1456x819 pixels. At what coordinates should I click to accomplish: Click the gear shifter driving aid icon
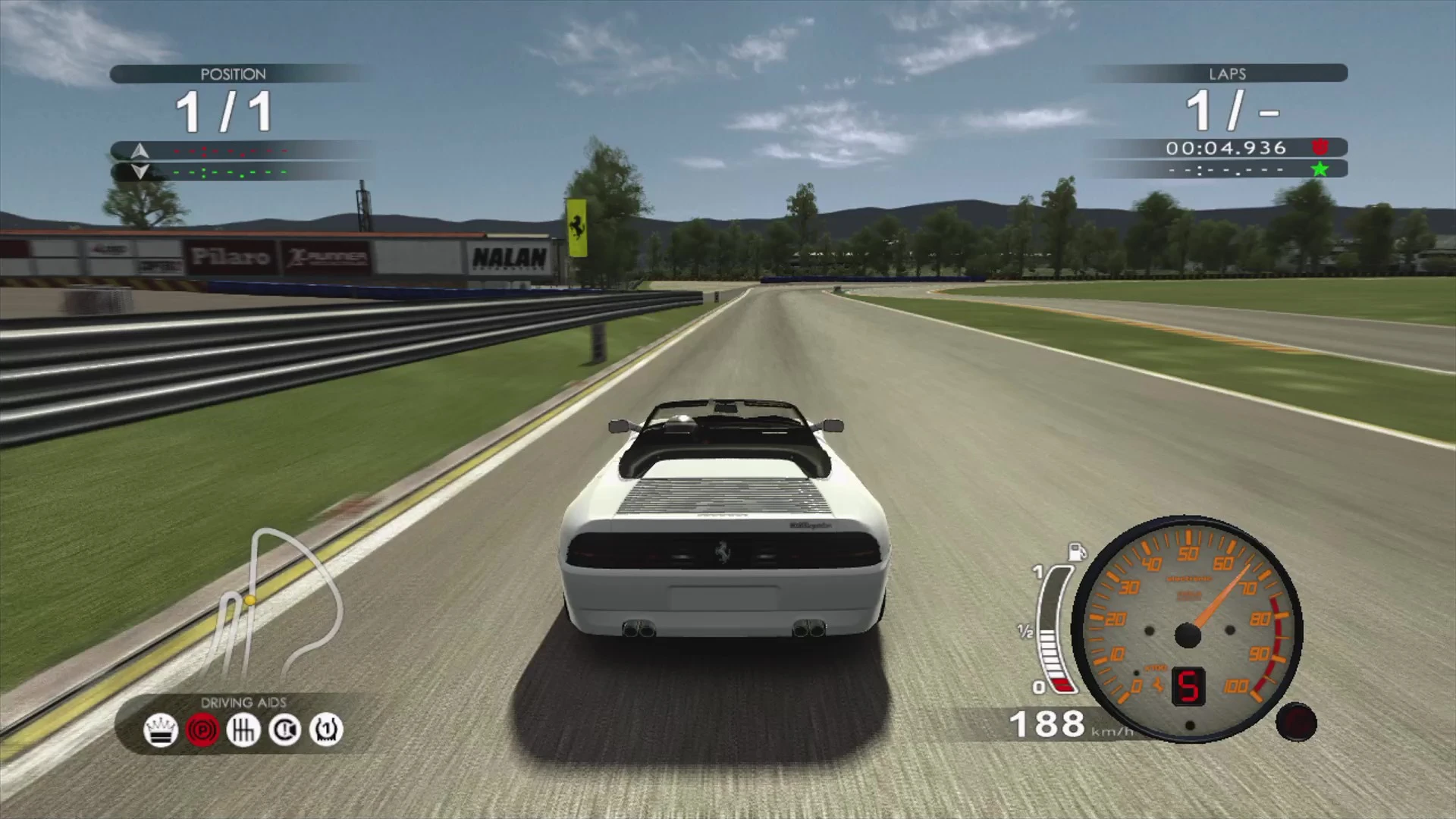tap(243, 730)
